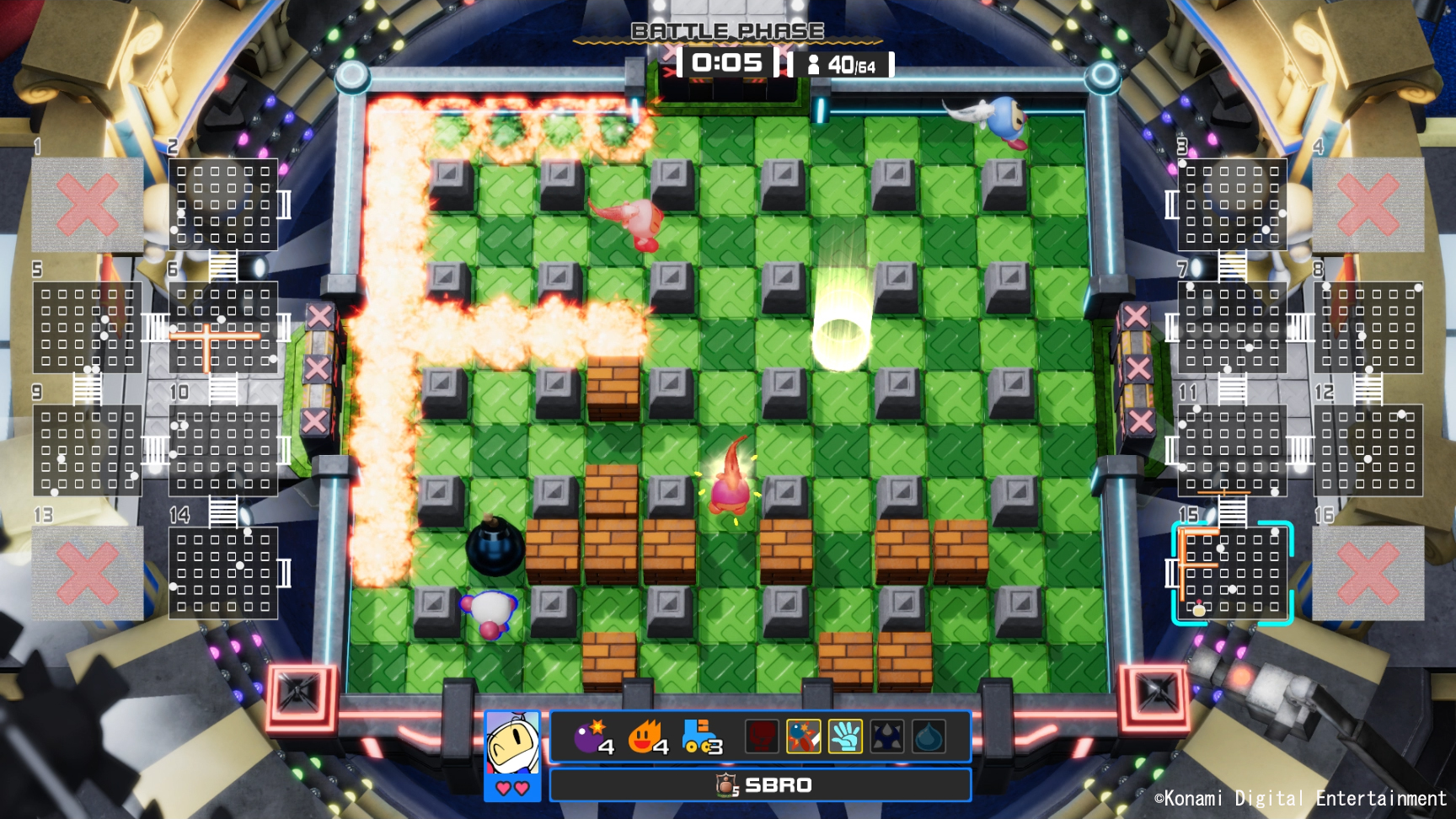Click the red punch glove ability icon
Image resolution: width=1456 pixels, height=819 pixels.
pyautogui.click(x=763, y=738)
